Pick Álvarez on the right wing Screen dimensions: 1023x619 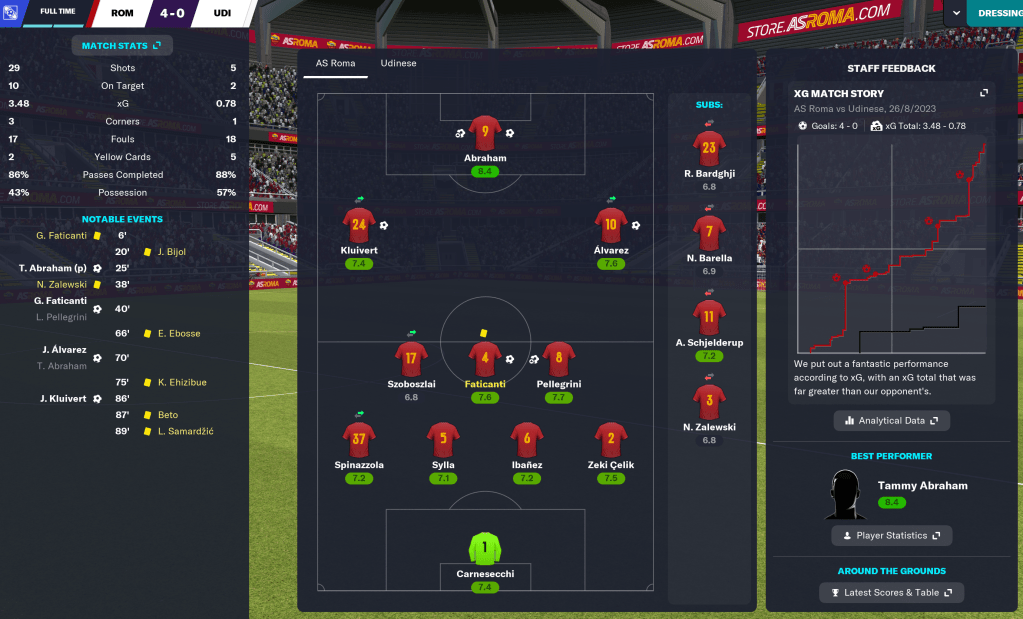(611, 225)
